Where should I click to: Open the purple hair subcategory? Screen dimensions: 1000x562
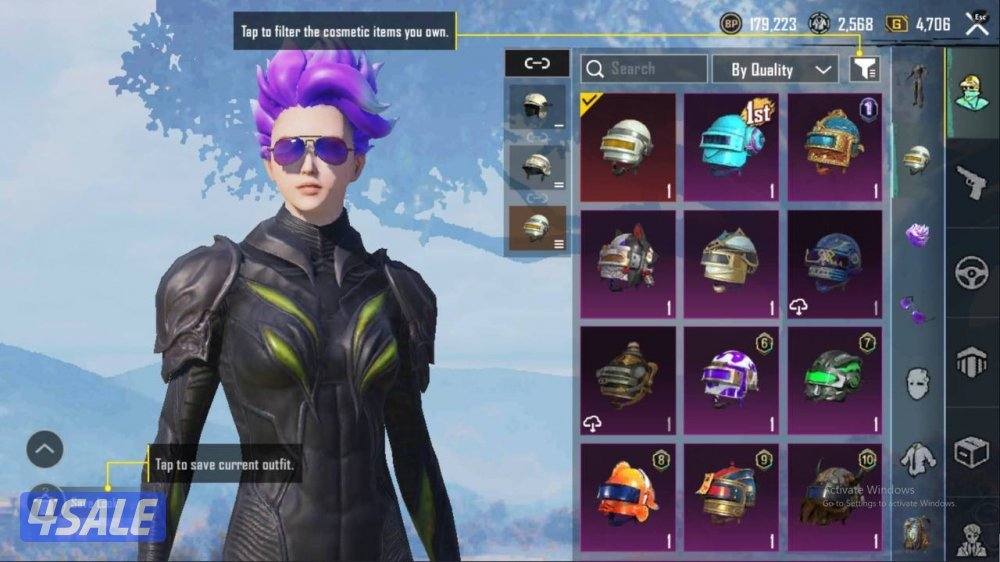point(917,234)
